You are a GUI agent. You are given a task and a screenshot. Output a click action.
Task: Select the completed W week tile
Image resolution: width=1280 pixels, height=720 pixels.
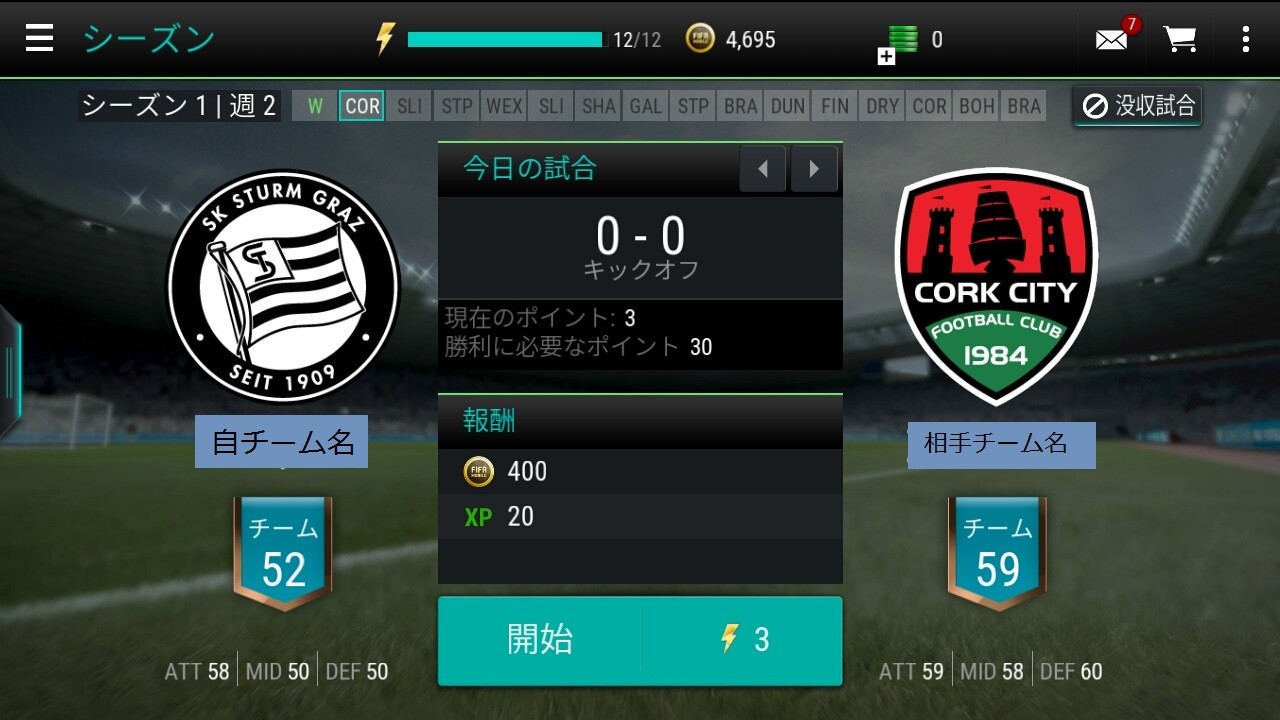click(x=315, y=106)
